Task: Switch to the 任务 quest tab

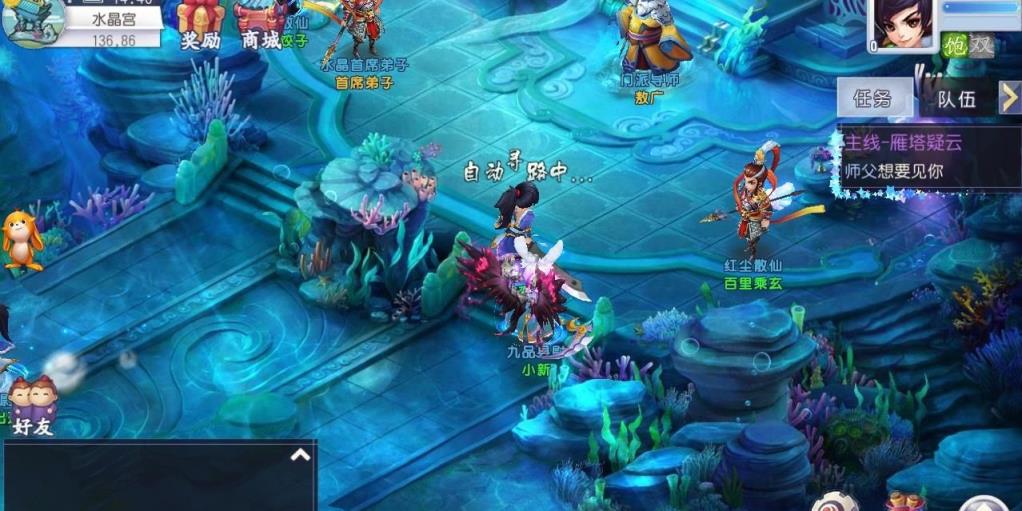Action: click(x=873, y=98)
